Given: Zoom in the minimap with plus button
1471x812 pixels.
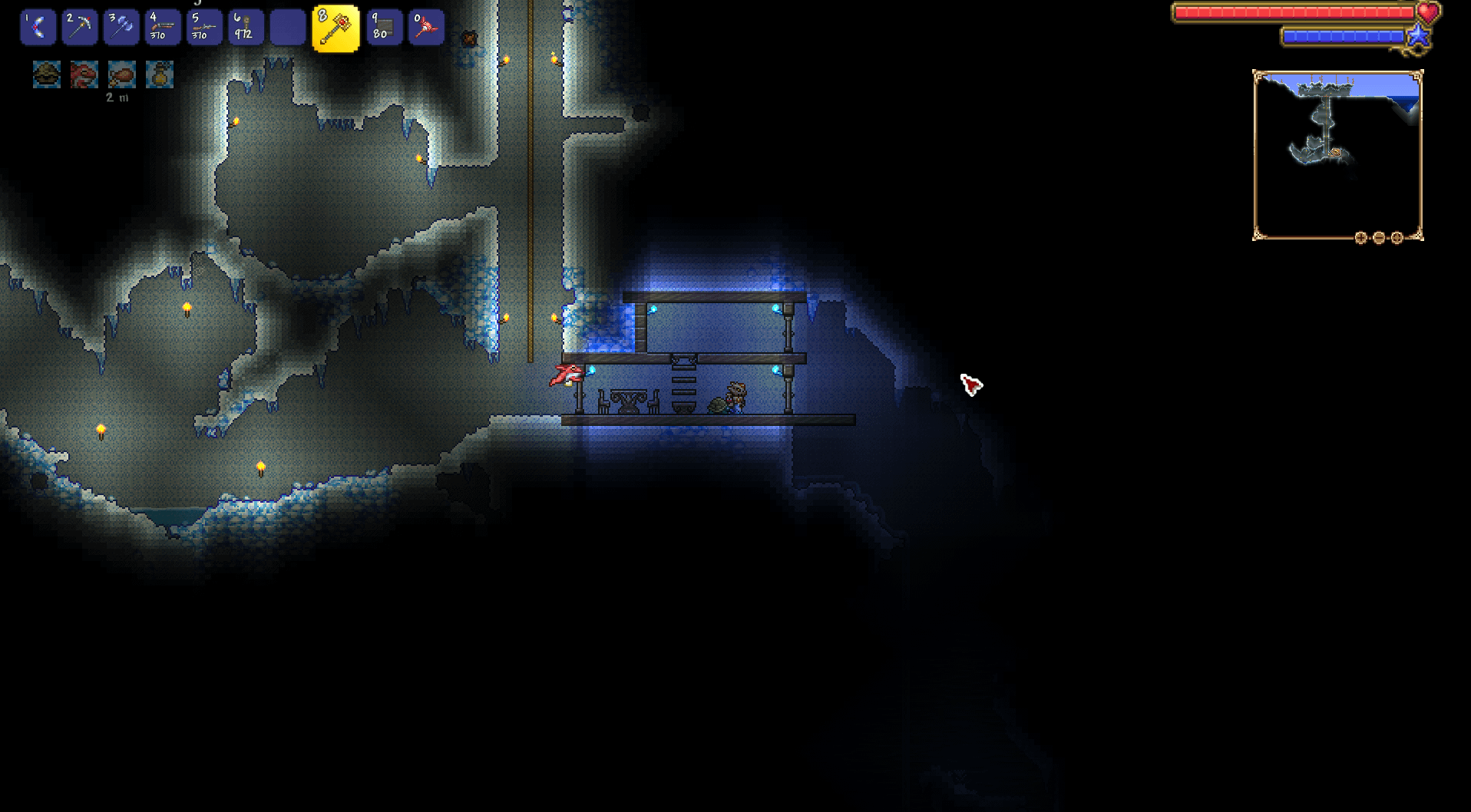Looking at the screenshot, I should click(x=1360, y=238).
